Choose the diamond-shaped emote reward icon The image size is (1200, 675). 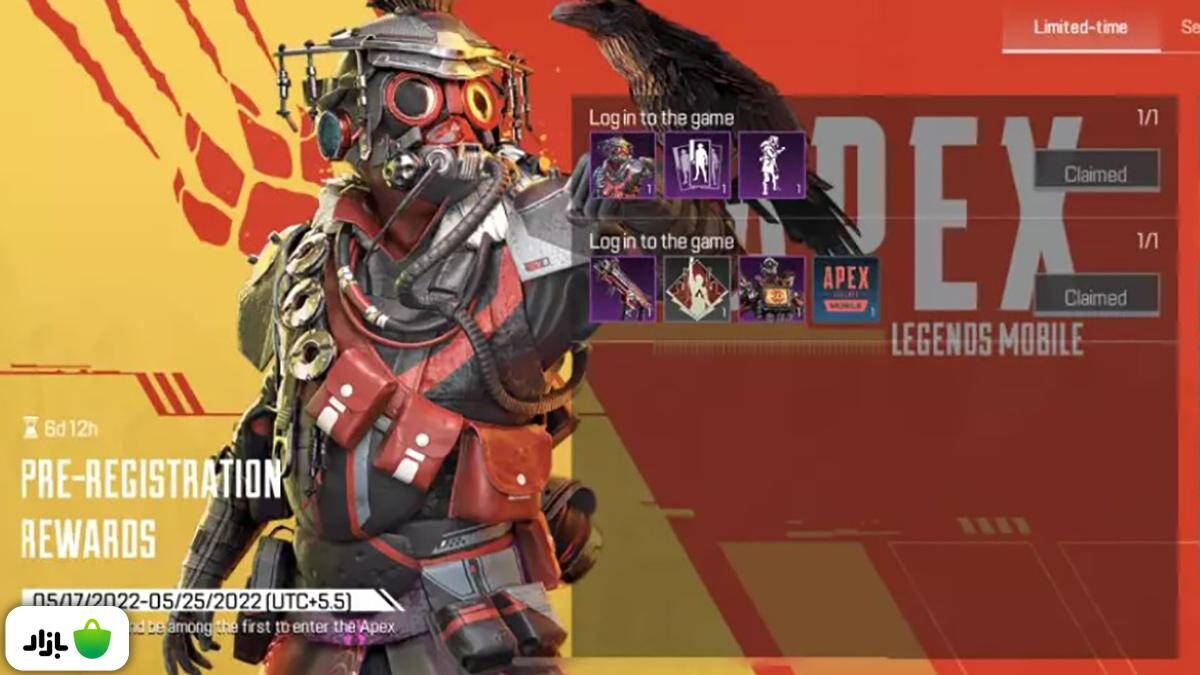point(697,289)
